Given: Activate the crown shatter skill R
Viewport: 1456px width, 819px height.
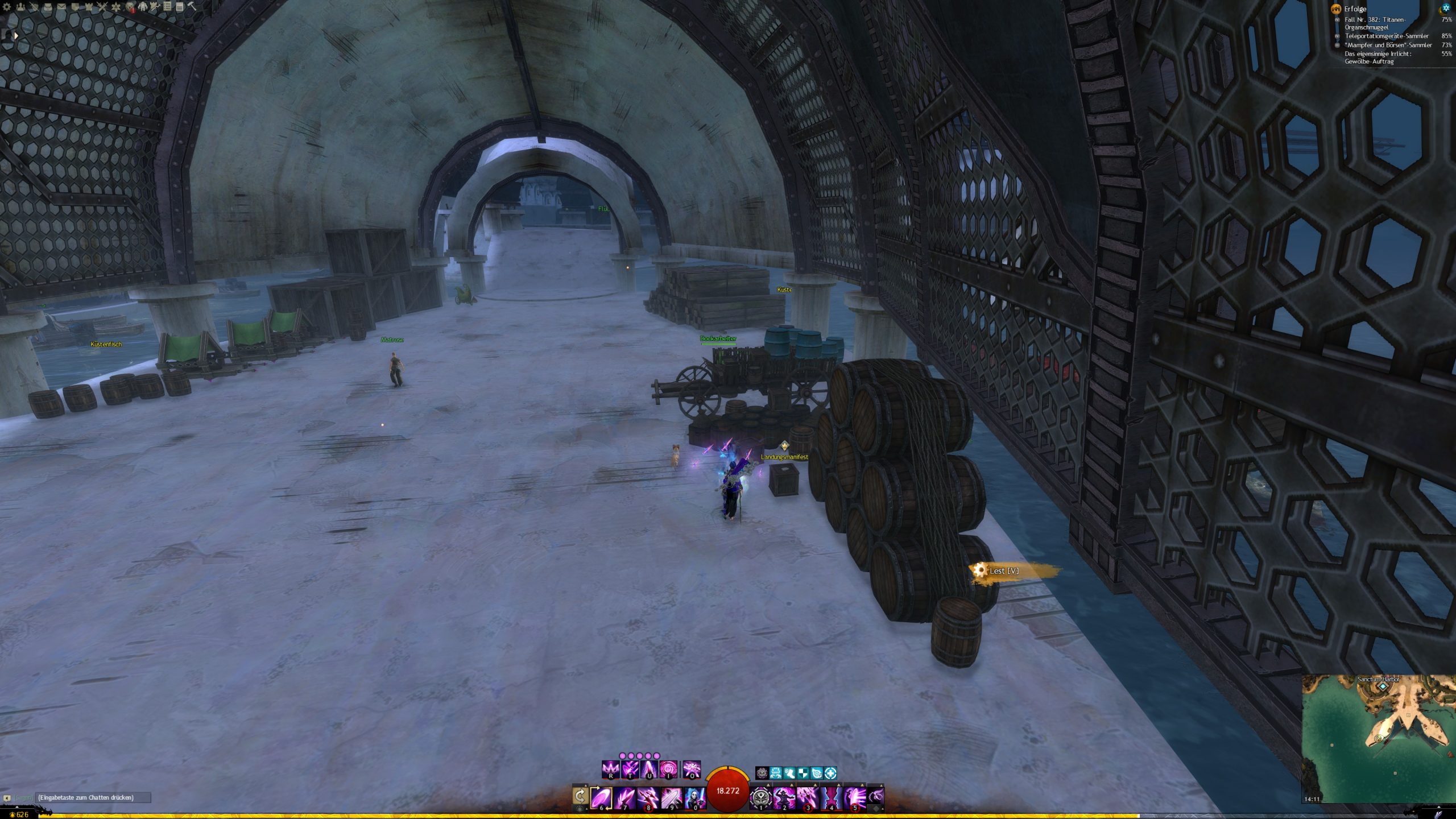Looking at the screenshot, I should (610, 770).
